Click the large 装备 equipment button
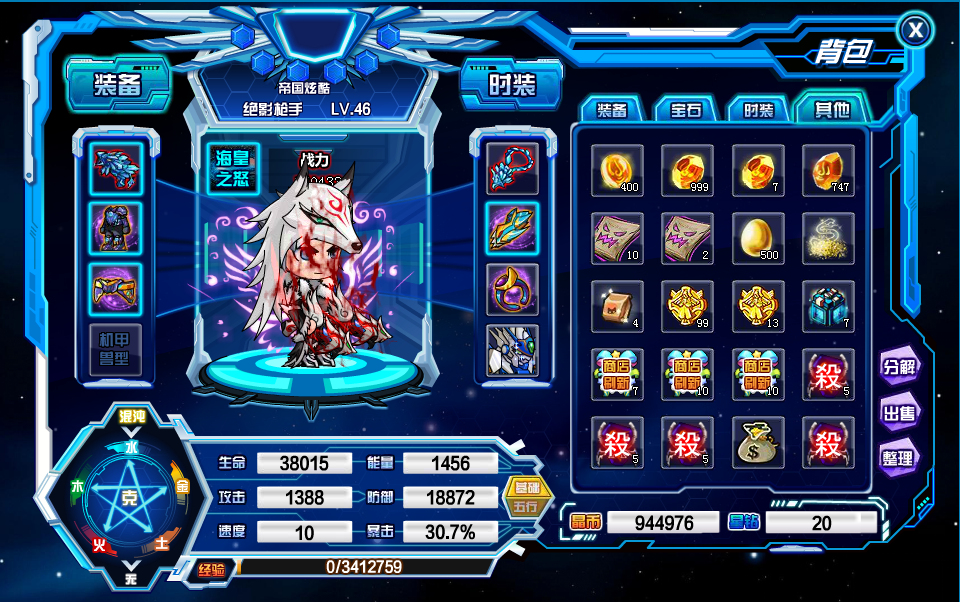 pyautogui.click(x=118, y=83)
